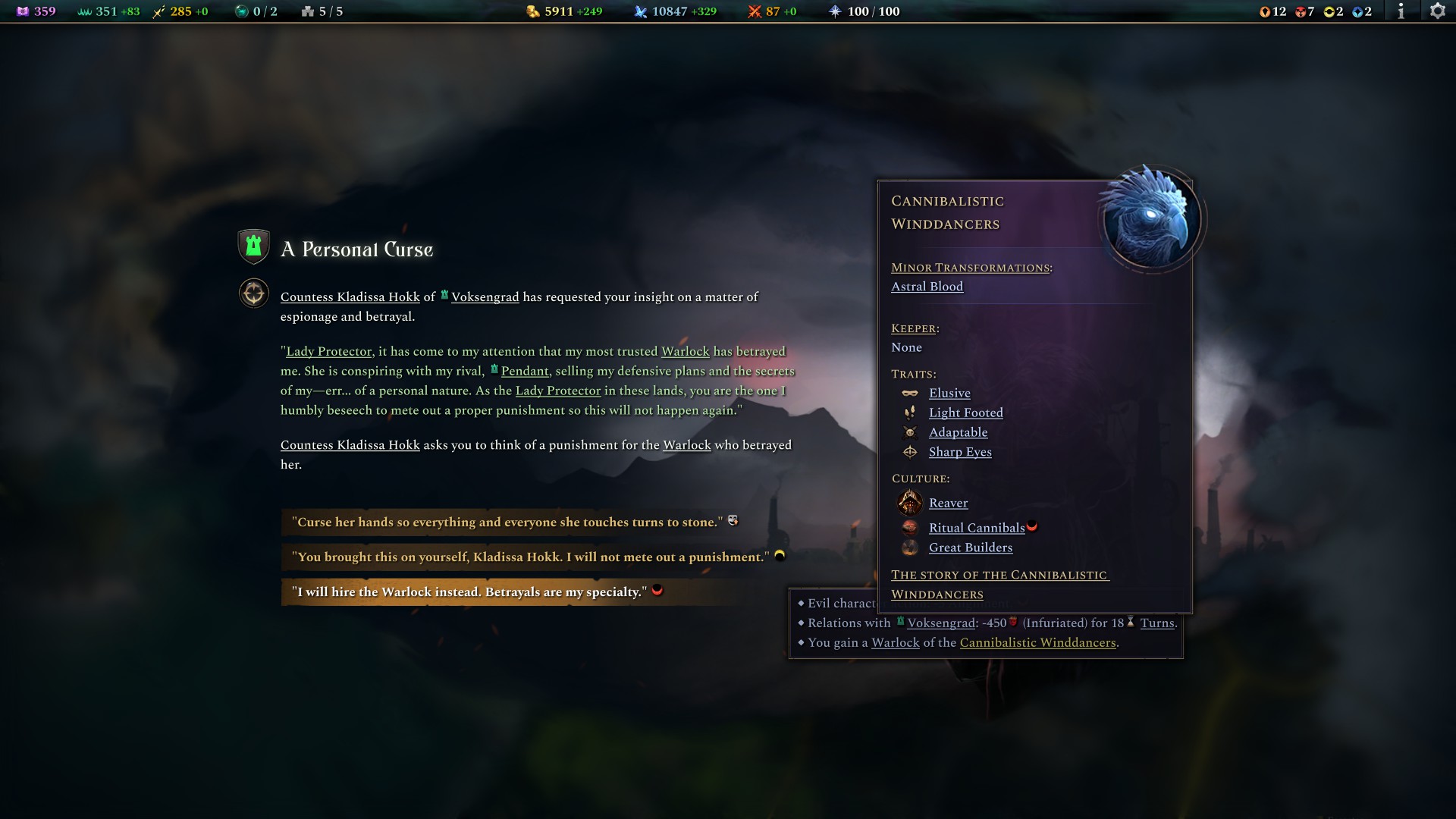Open the settings gear in top right corner
This screenshot has height=819, width=1456.
click(x=1437, y=11)
